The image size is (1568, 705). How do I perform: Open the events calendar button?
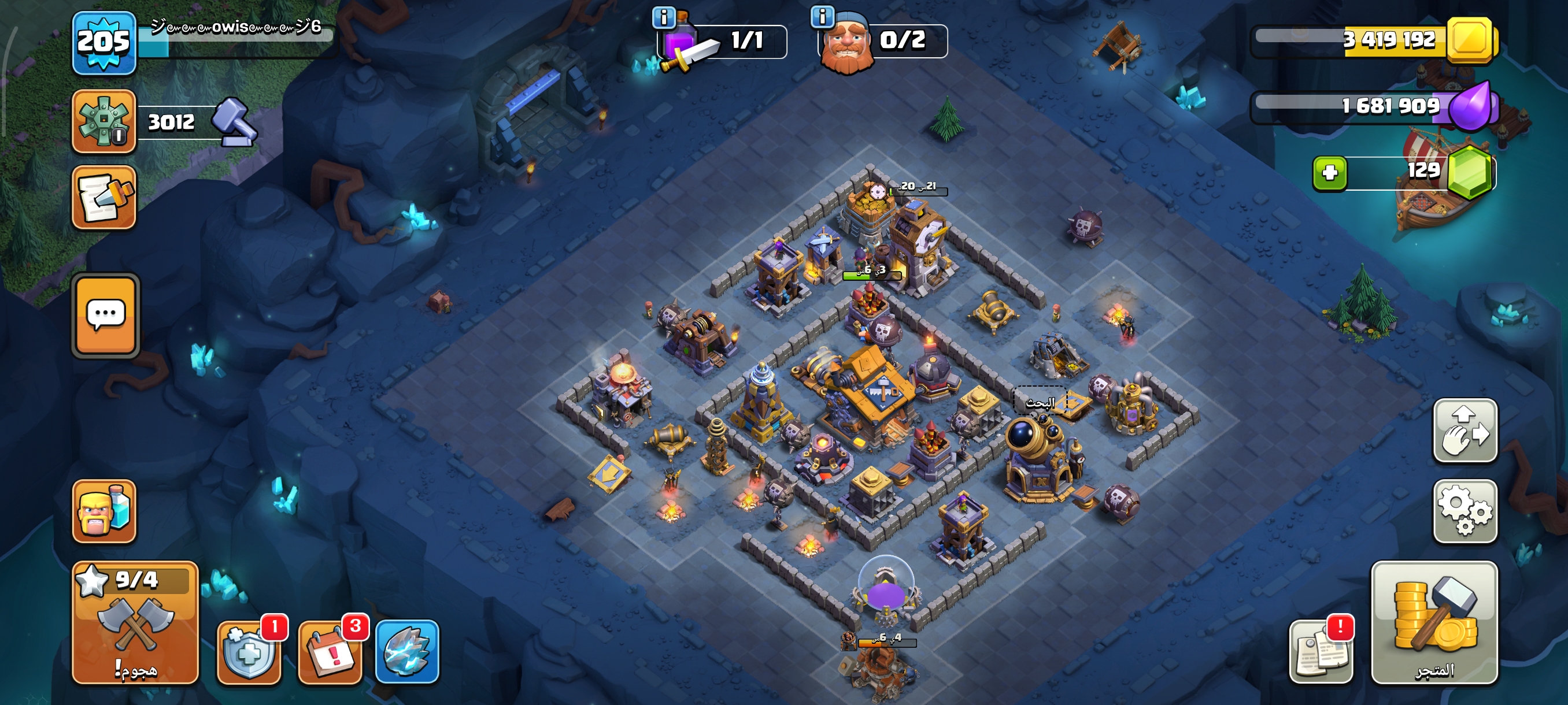pyautogui.click(x=331, y=652)
